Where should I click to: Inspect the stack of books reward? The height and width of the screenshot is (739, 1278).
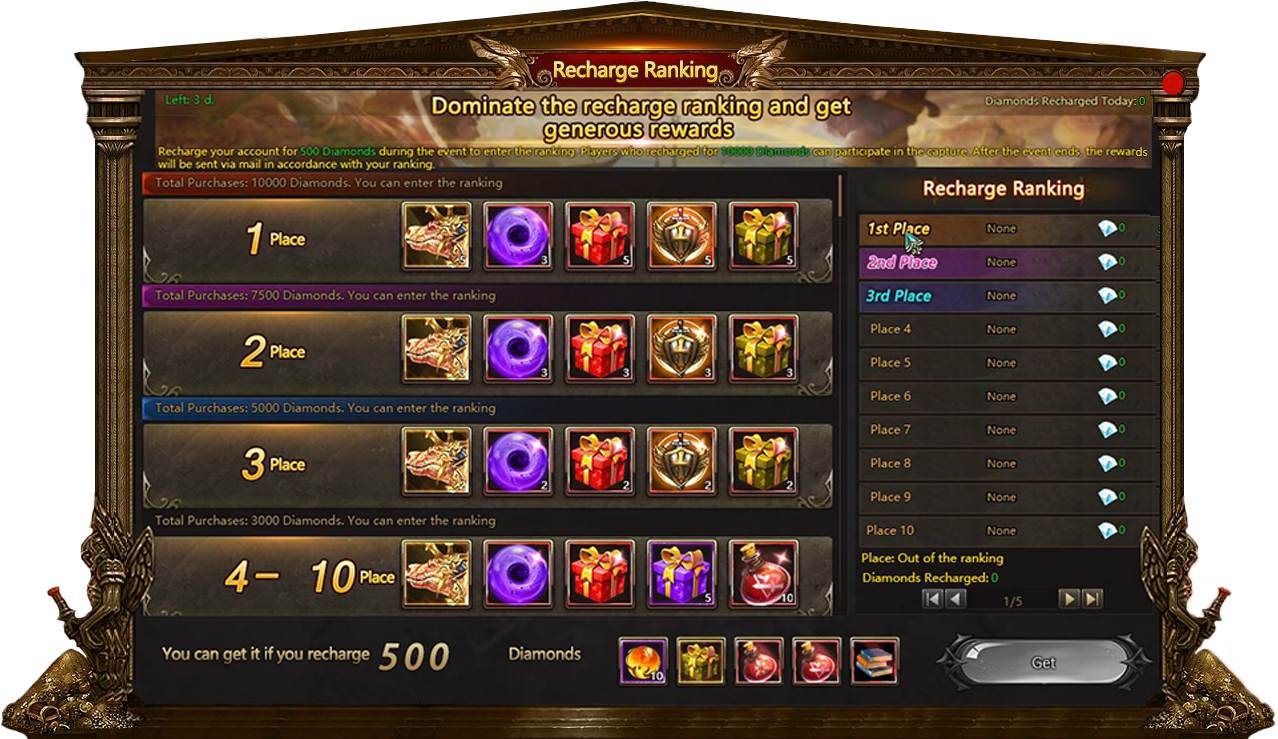pyautogui.click(x=875, y=661)
